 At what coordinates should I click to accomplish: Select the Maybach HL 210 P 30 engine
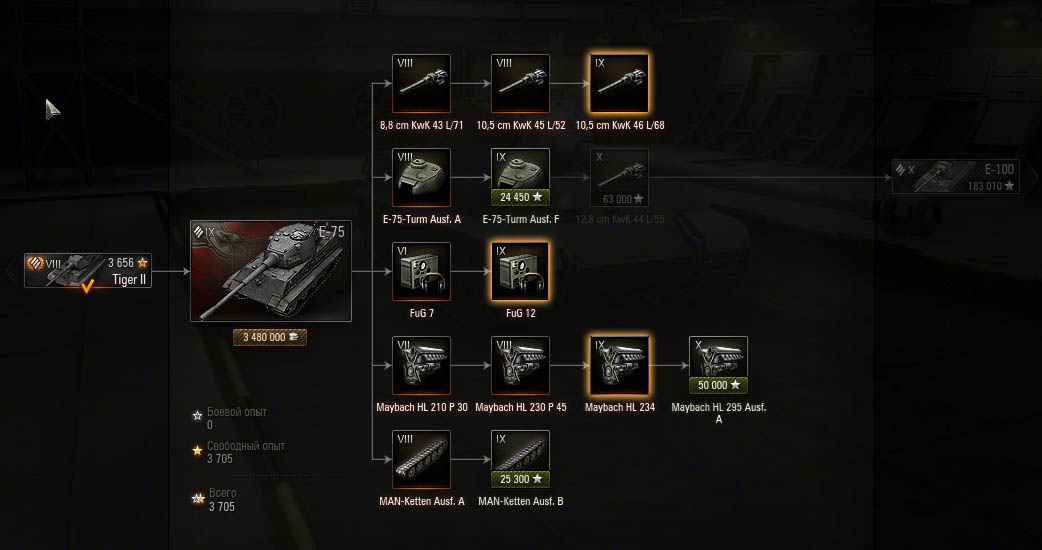[x=421, y=365]
